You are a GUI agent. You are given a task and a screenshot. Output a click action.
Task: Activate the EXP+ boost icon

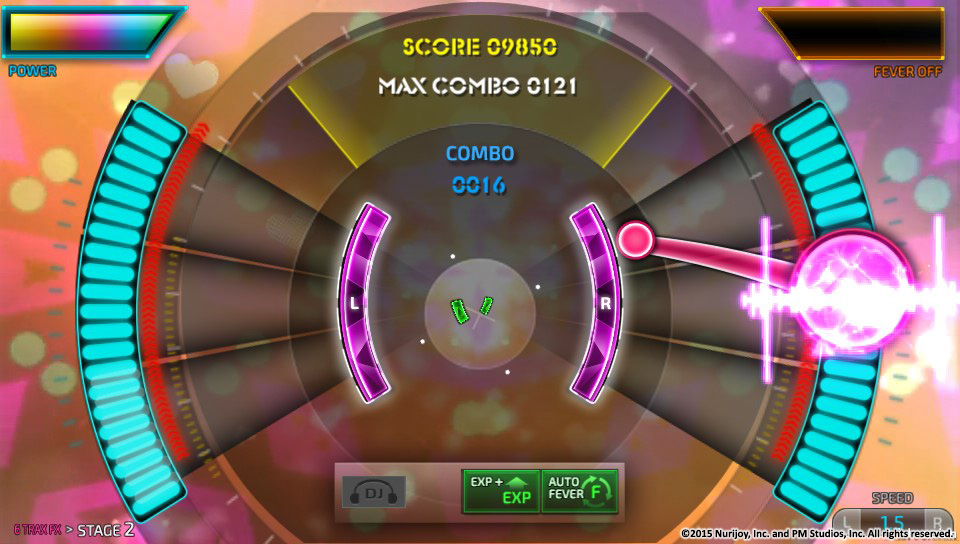pos(500,491)
